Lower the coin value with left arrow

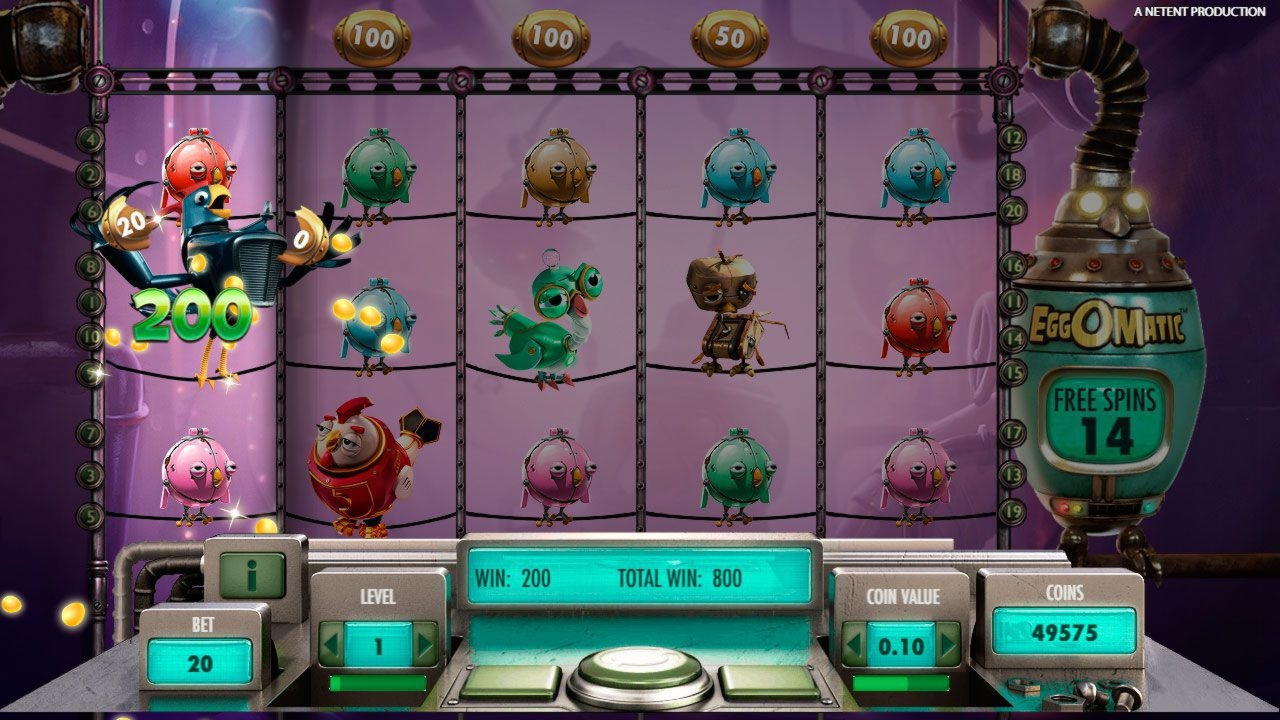pyautogui.click(x=853, y=644)
